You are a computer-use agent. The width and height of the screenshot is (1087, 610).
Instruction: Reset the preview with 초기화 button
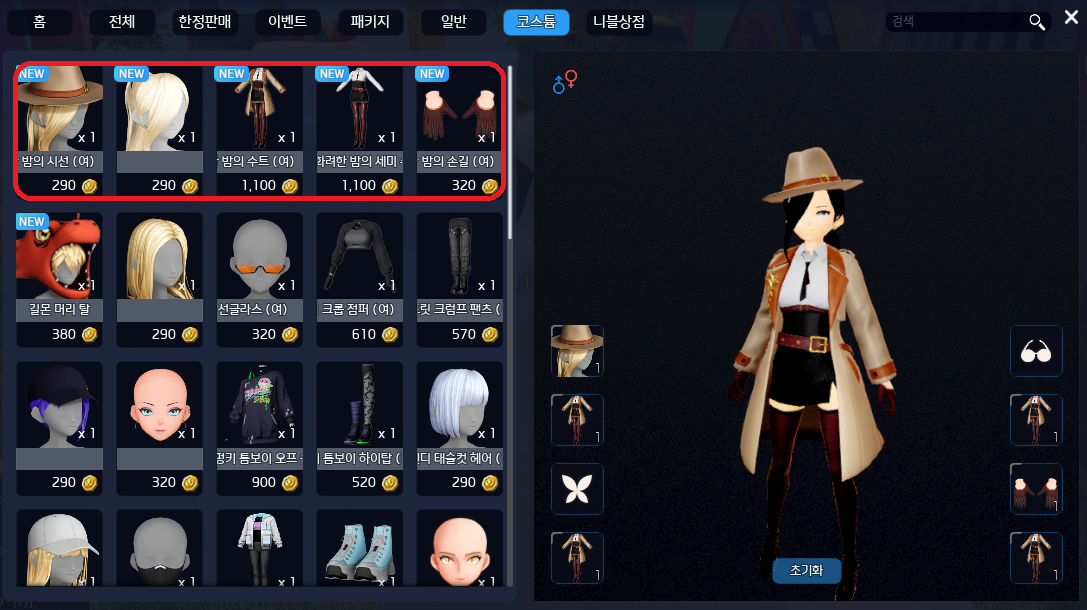(x=806, y=570)
